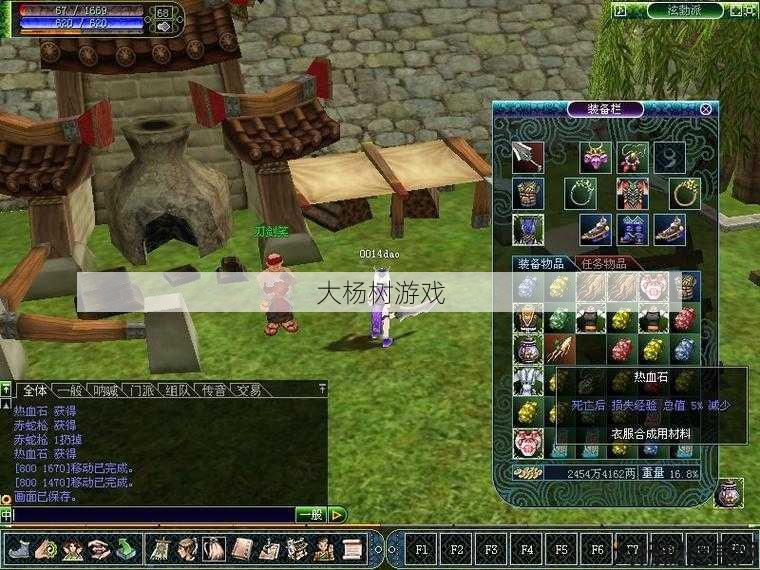
Task: Click the F1 hotkey slot
Action: point(421,549)
